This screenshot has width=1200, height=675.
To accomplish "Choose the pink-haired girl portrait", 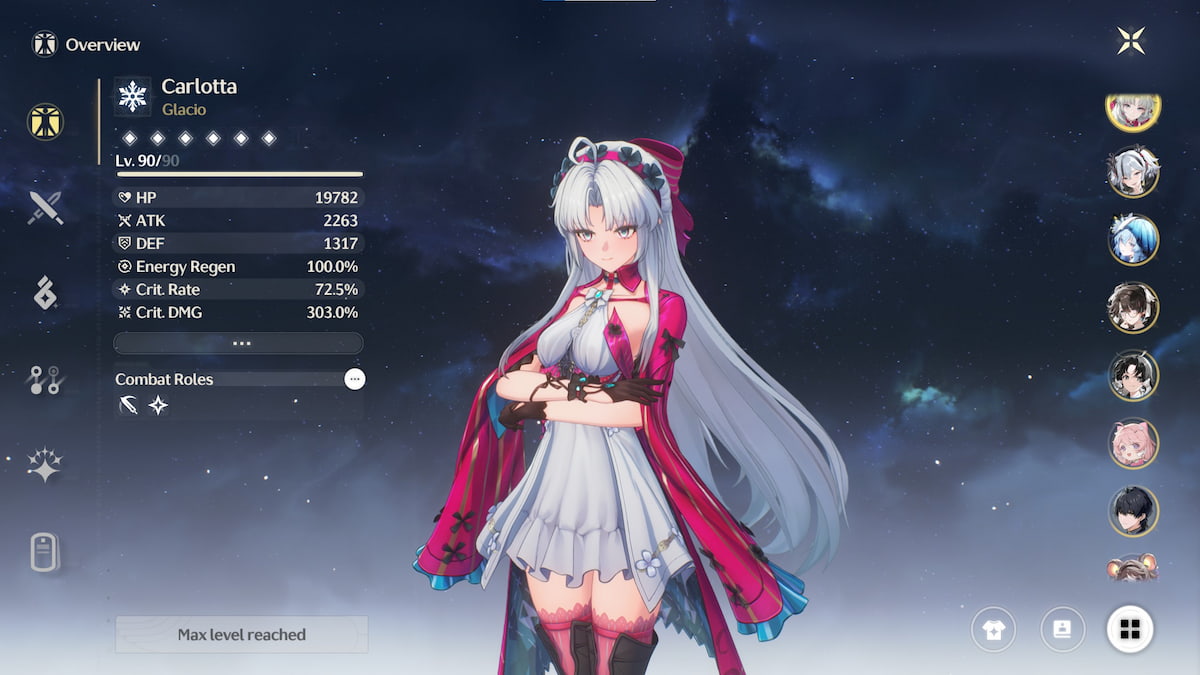I will pos(1133,443).
